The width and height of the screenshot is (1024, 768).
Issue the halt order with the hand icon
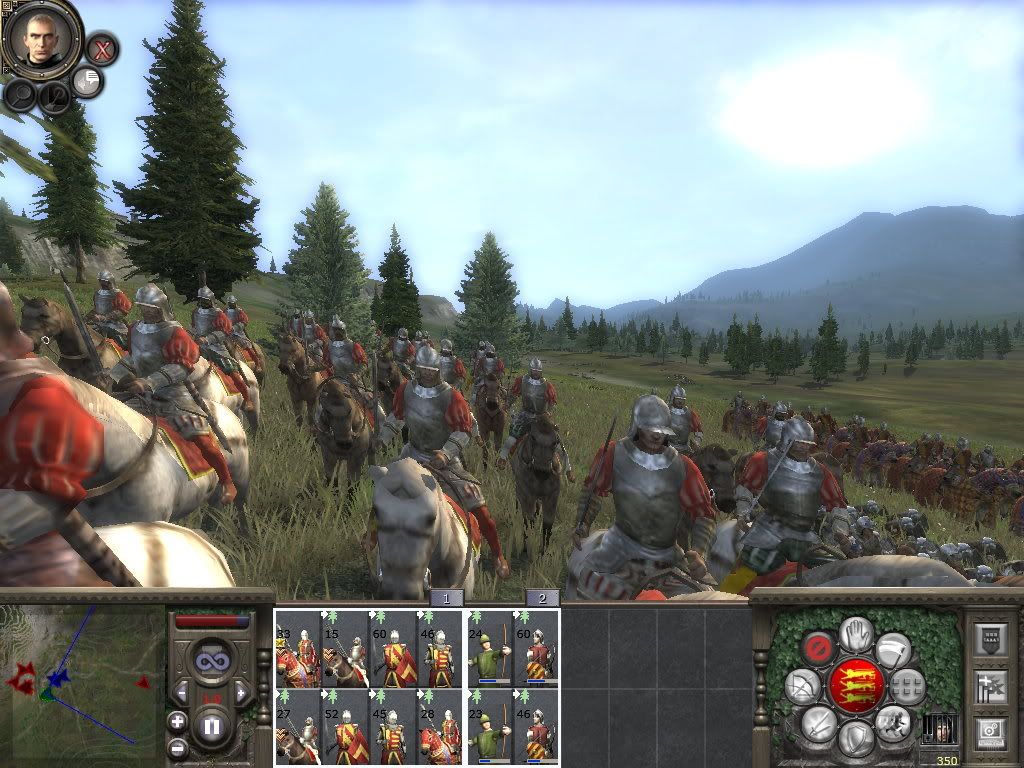856,633
